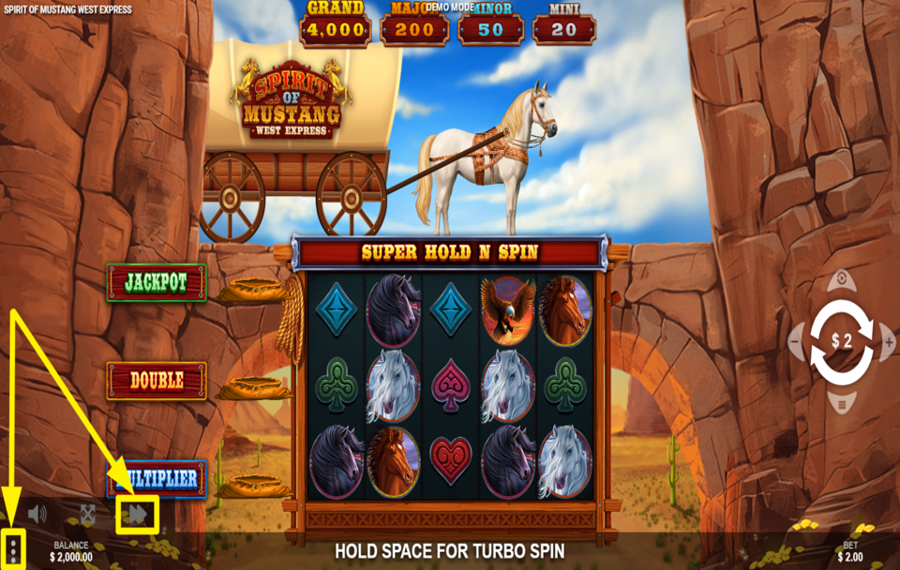The height and width of the screenshot is (570, 900).
Task: Choose the Double feature sign
Action: (156, 380)
